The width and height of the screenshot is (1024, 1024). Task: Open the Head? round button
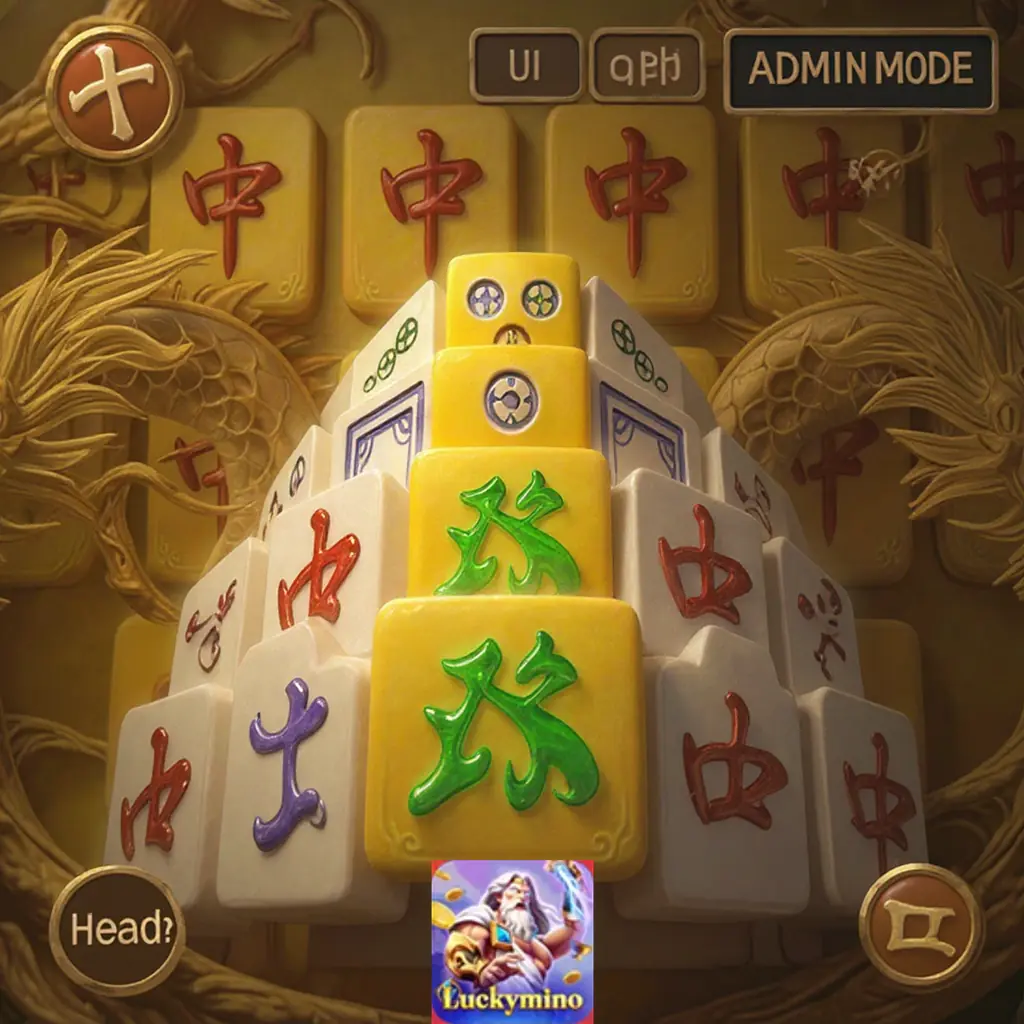pos(117,929)
